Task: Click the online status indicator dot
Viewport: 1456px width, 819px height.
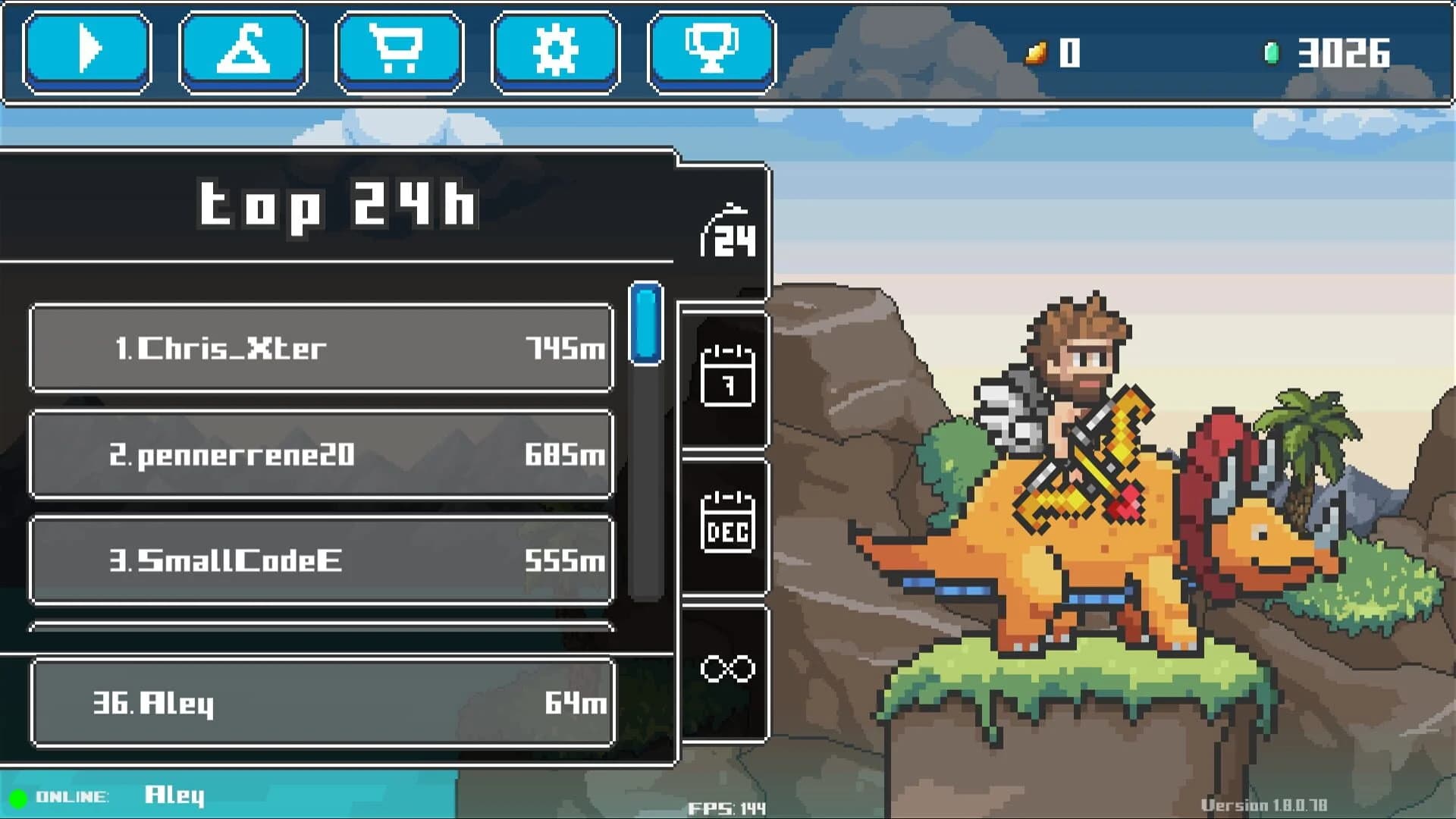Action: tap(17, 795)
